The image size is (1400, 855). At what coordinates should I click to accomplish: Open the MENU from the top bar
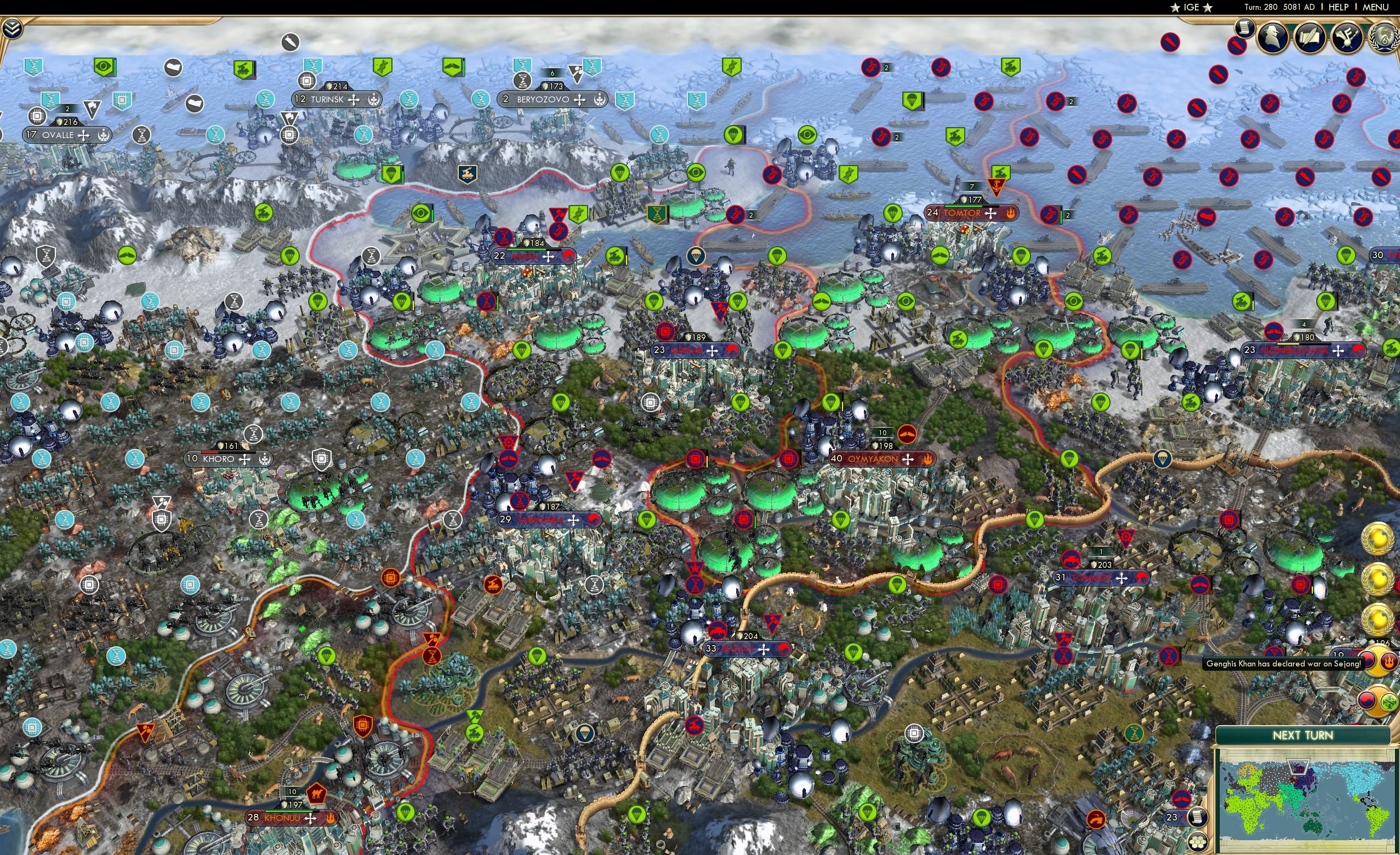1376,7
